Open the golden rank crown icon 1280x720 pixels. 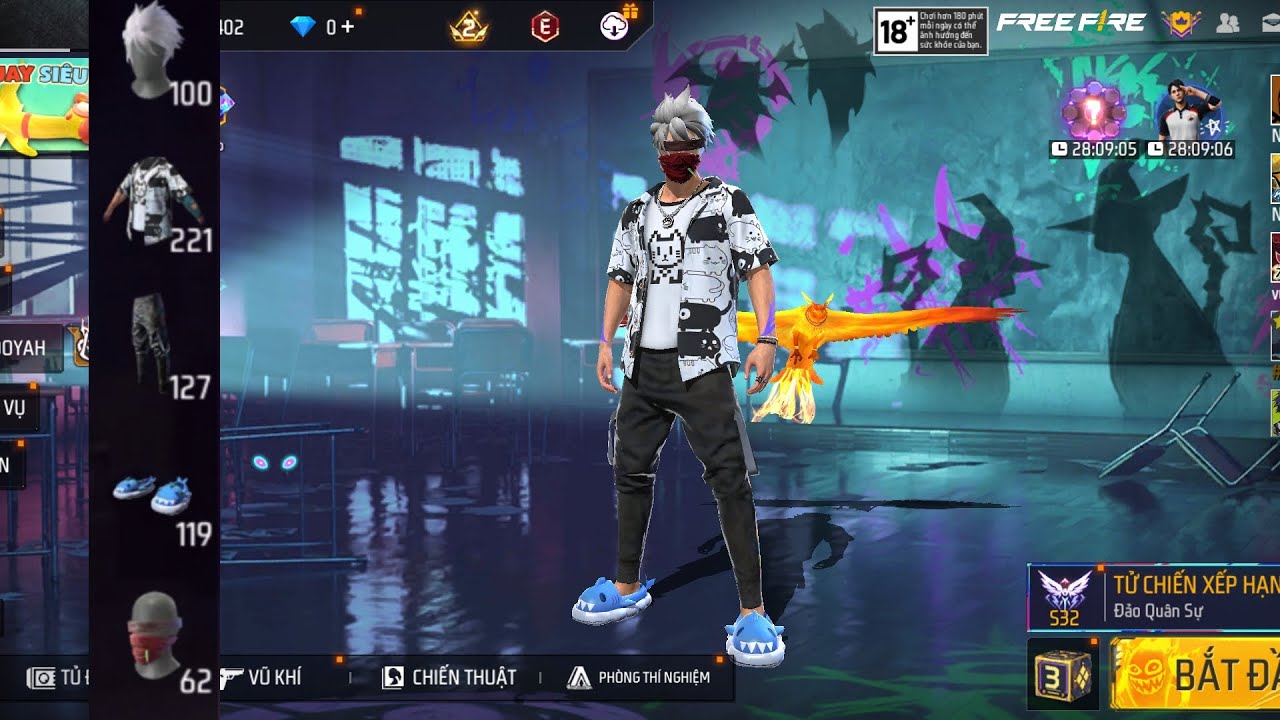[469, 28]
